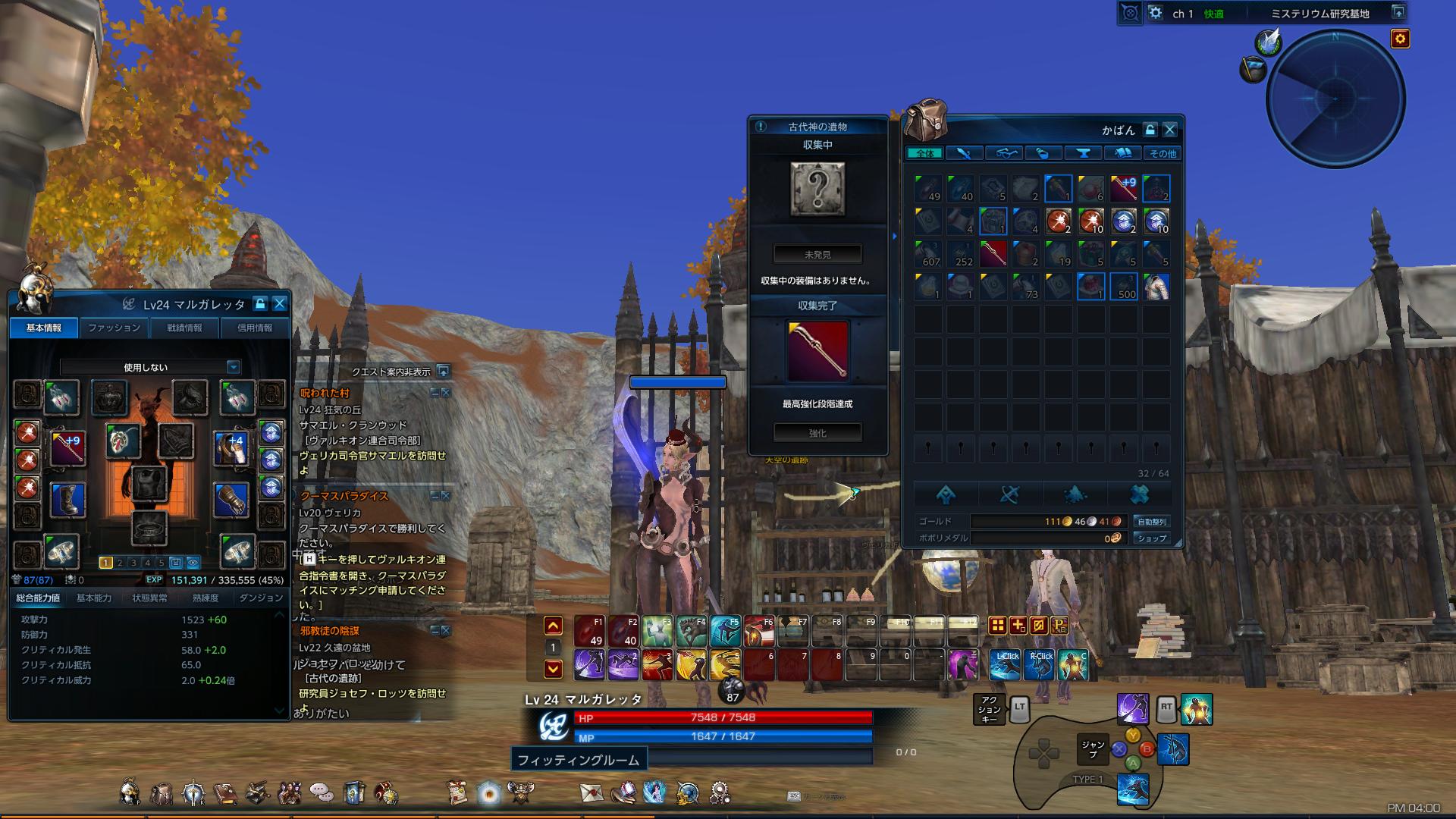Collapse the 呪われた村 quest entry

[x=435, y=393]
